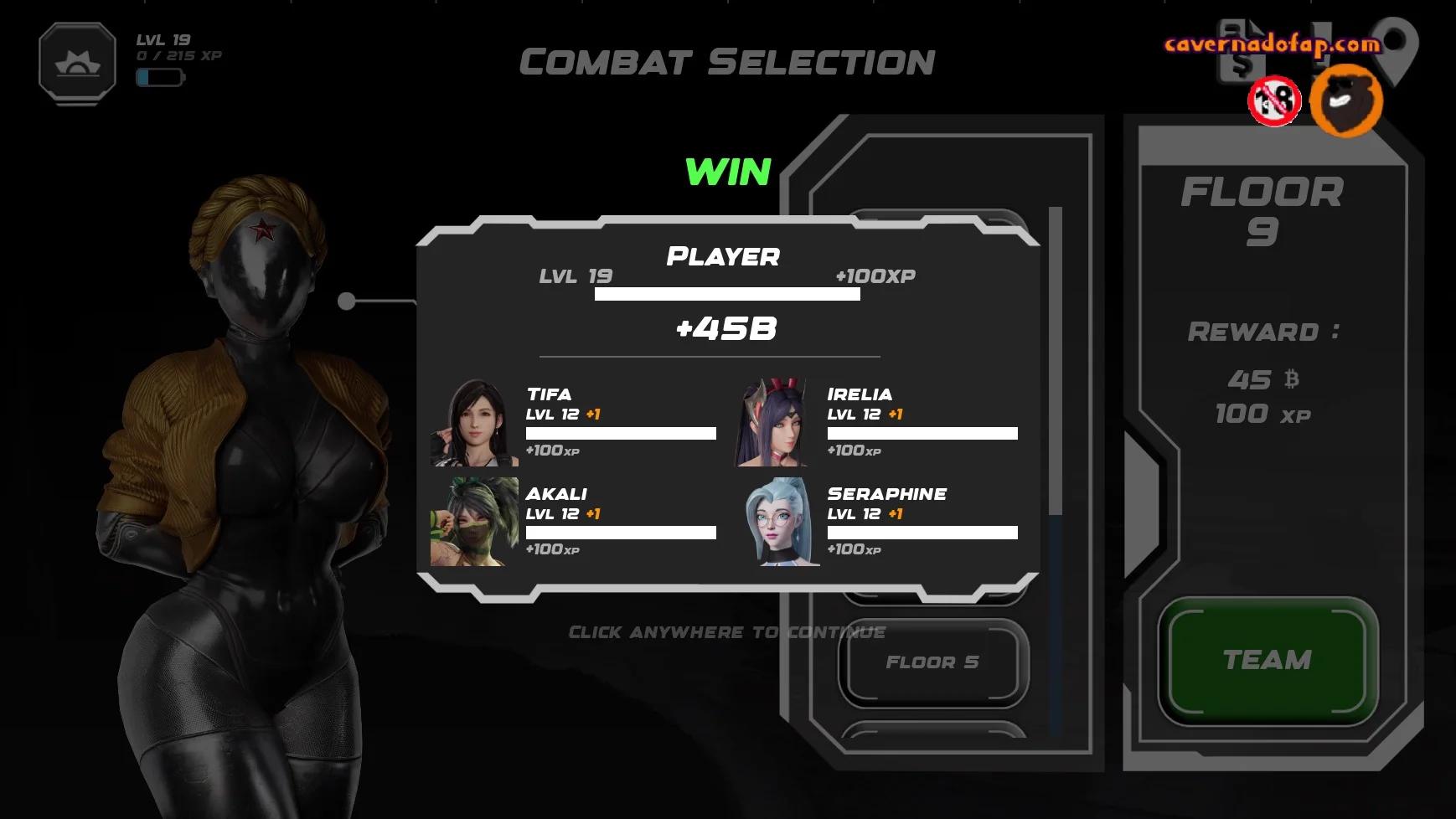Open the Team button
1456x819 pixels.
click(x=1268, y=661)
